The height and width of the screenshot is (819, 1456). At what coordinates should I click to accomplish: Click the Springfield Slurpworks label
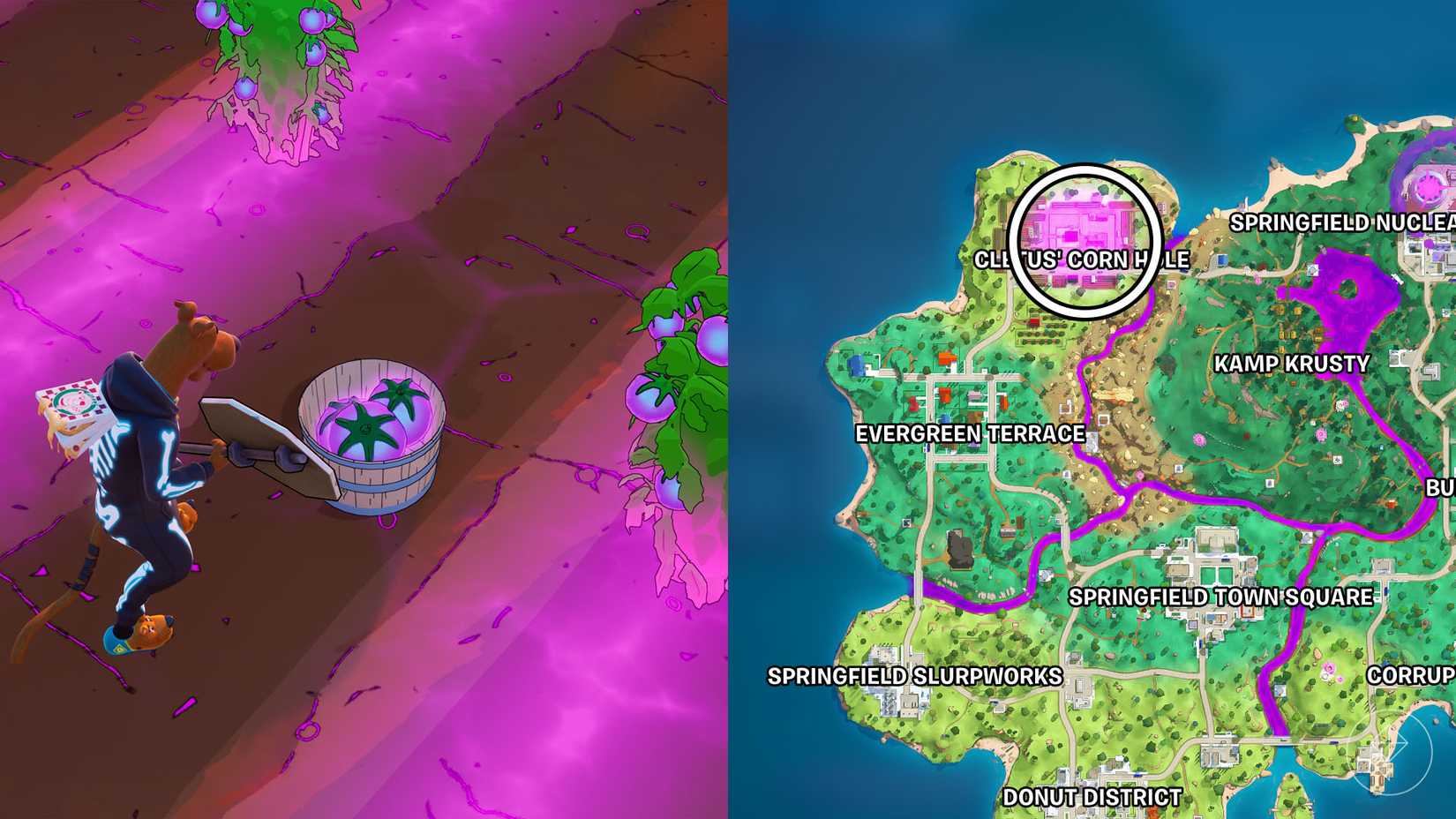click(915, 677)
